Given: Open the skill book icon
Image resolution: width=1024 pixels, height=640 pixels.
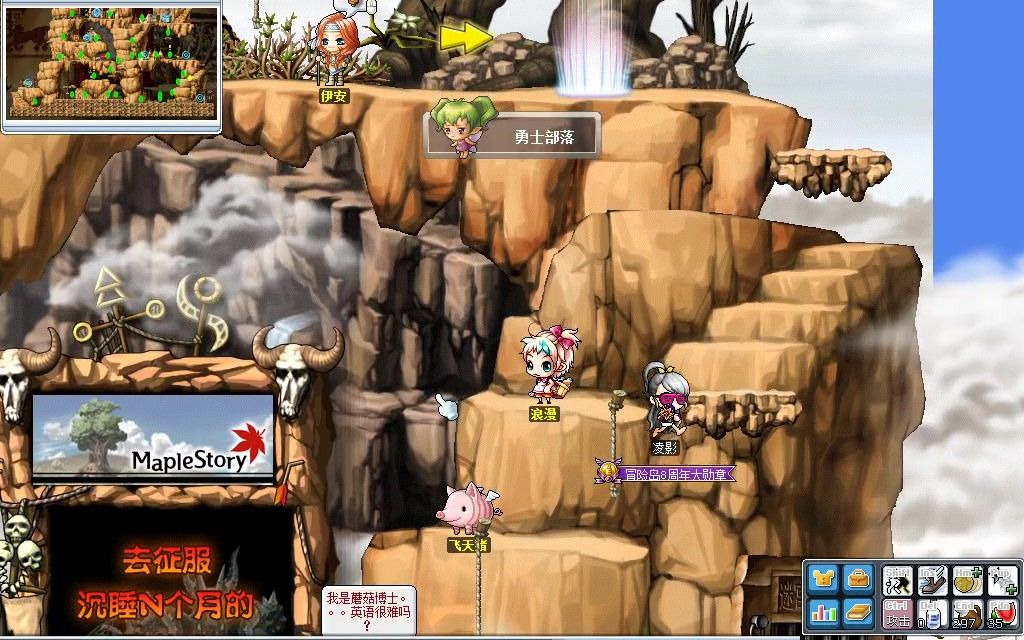Looking at the screenshot, I should pyautogui.click(x=858, y=611).
